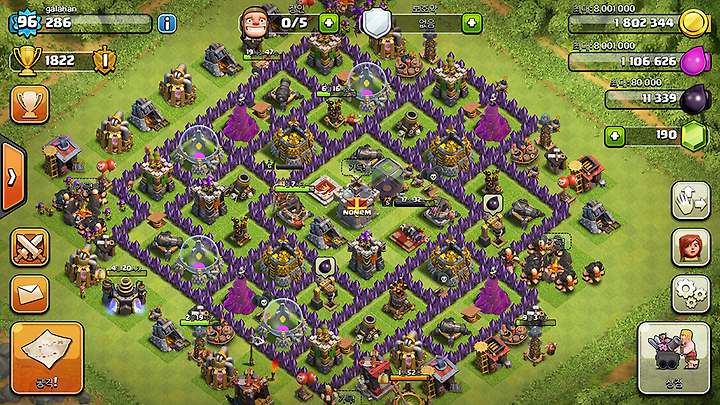
Task: Open the envelope mail inbox
Action: pyautogui.click(x=30, y=295)
